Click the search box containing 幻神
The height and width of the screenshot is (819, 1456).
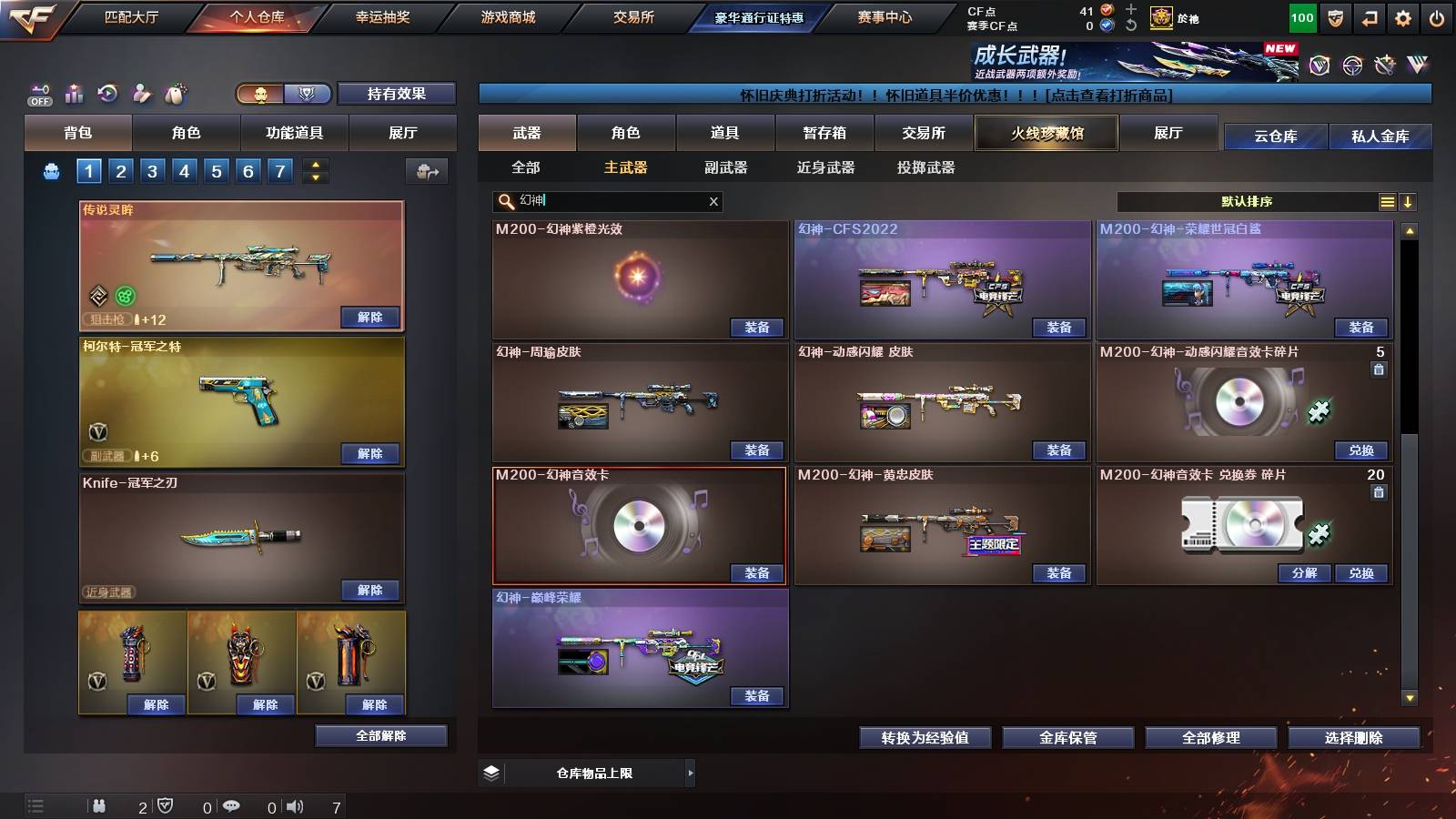[x=601, y=201]
